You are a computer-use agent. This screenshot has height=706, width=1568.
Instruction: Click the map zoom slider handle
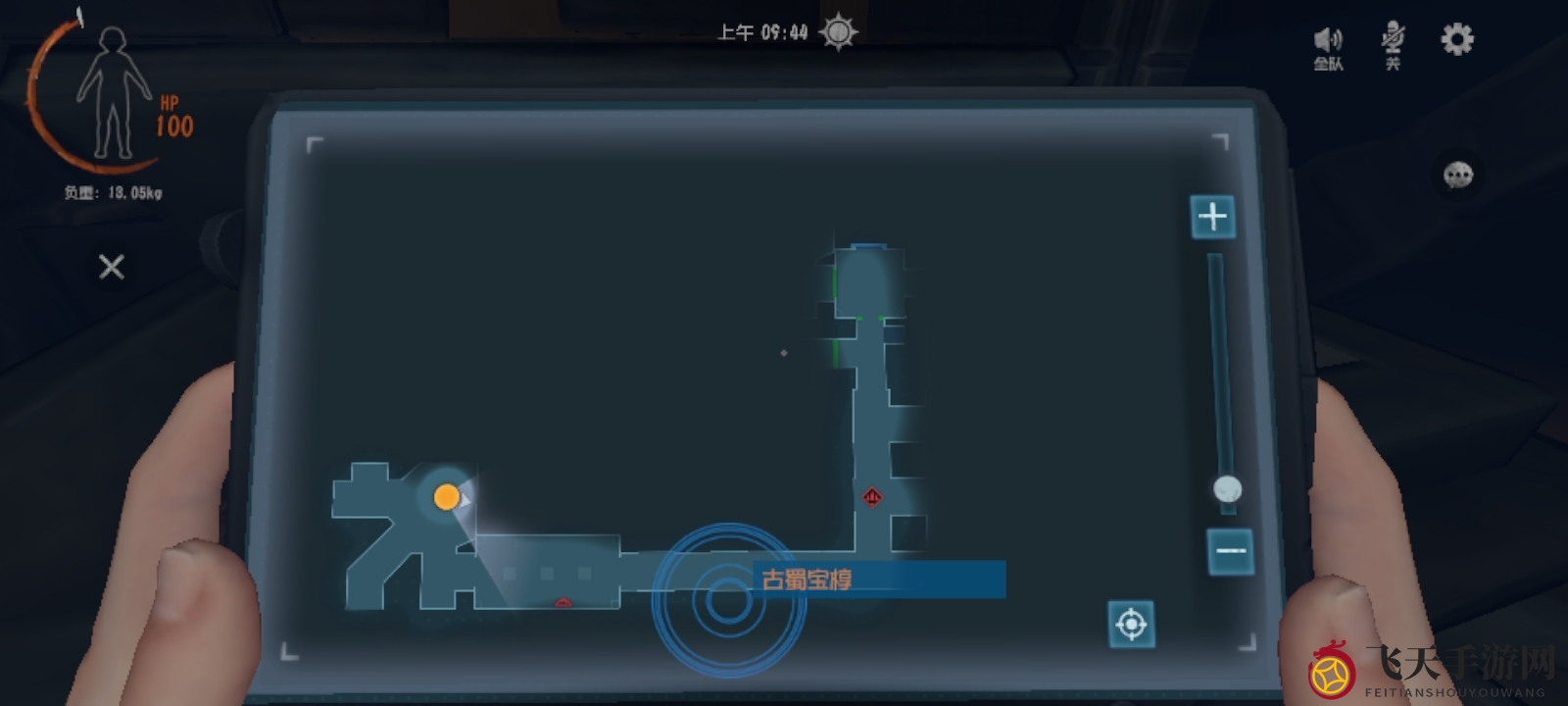coord(1227,488)
